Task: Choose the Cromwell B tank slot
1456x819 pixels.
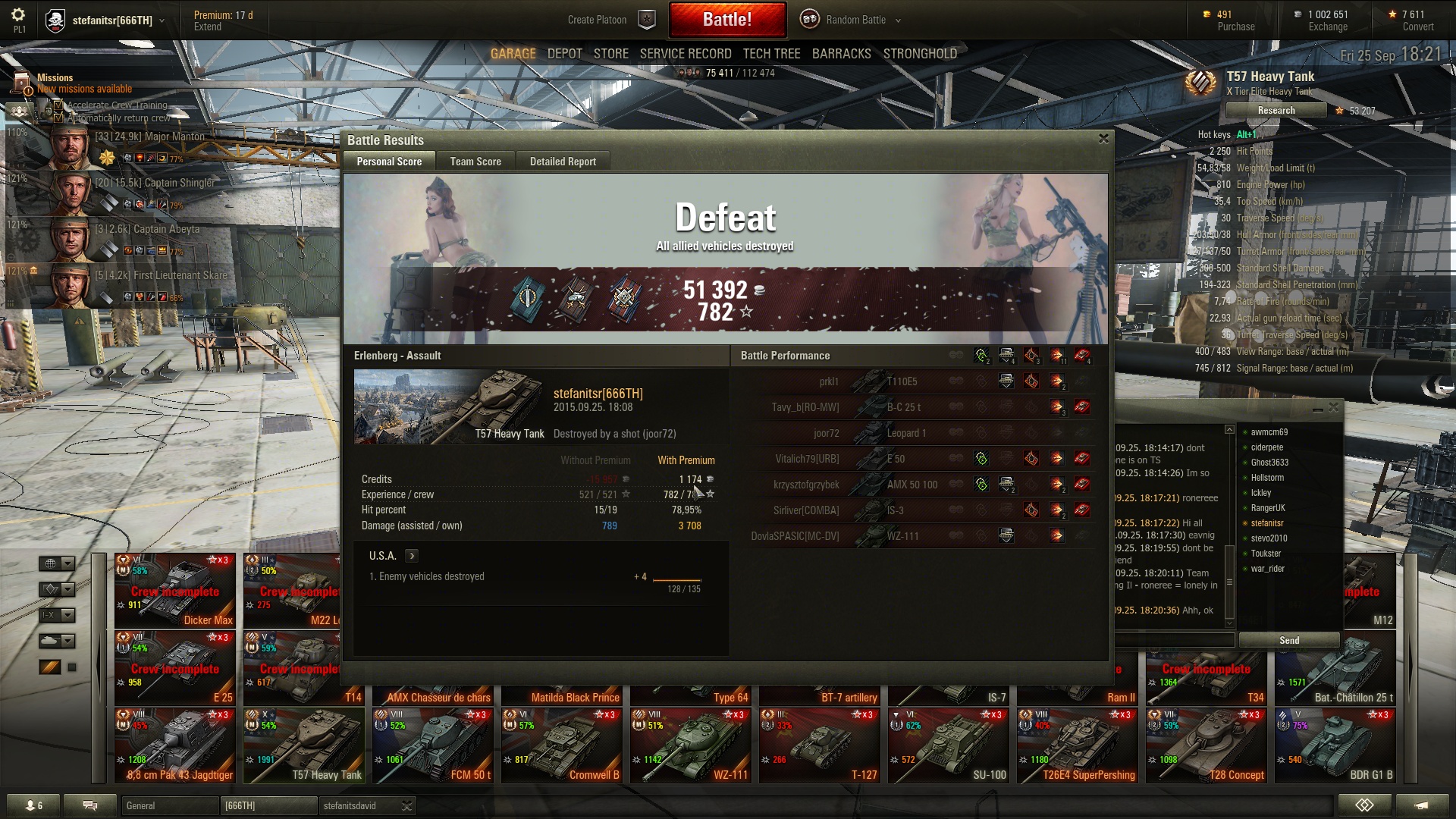Action: coord(561,745)
